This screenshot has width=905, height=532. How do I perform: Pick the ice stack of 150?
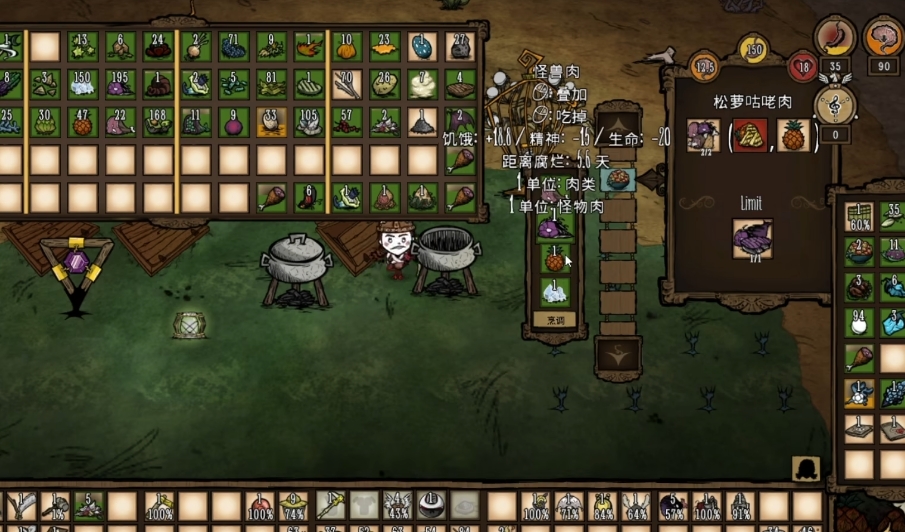pyautogui.click(x=81, y=85)
